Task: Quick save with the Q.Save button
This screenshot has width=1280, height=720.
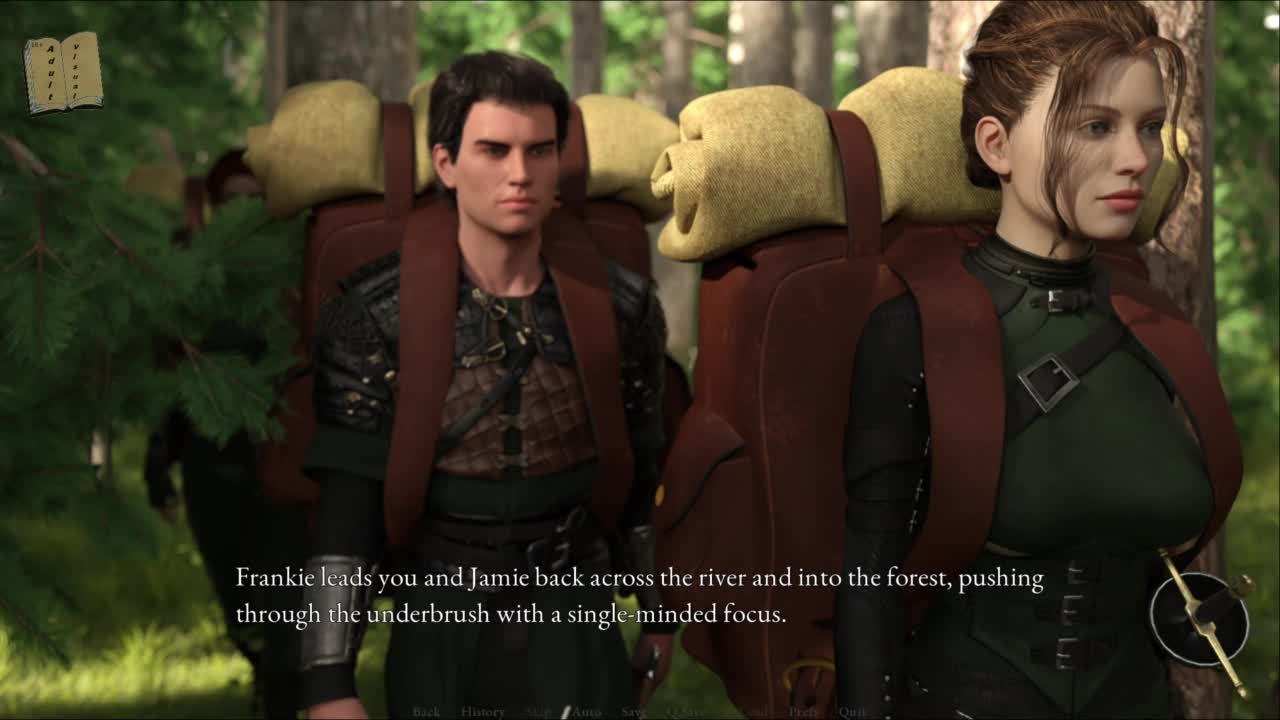Action: 687,712
